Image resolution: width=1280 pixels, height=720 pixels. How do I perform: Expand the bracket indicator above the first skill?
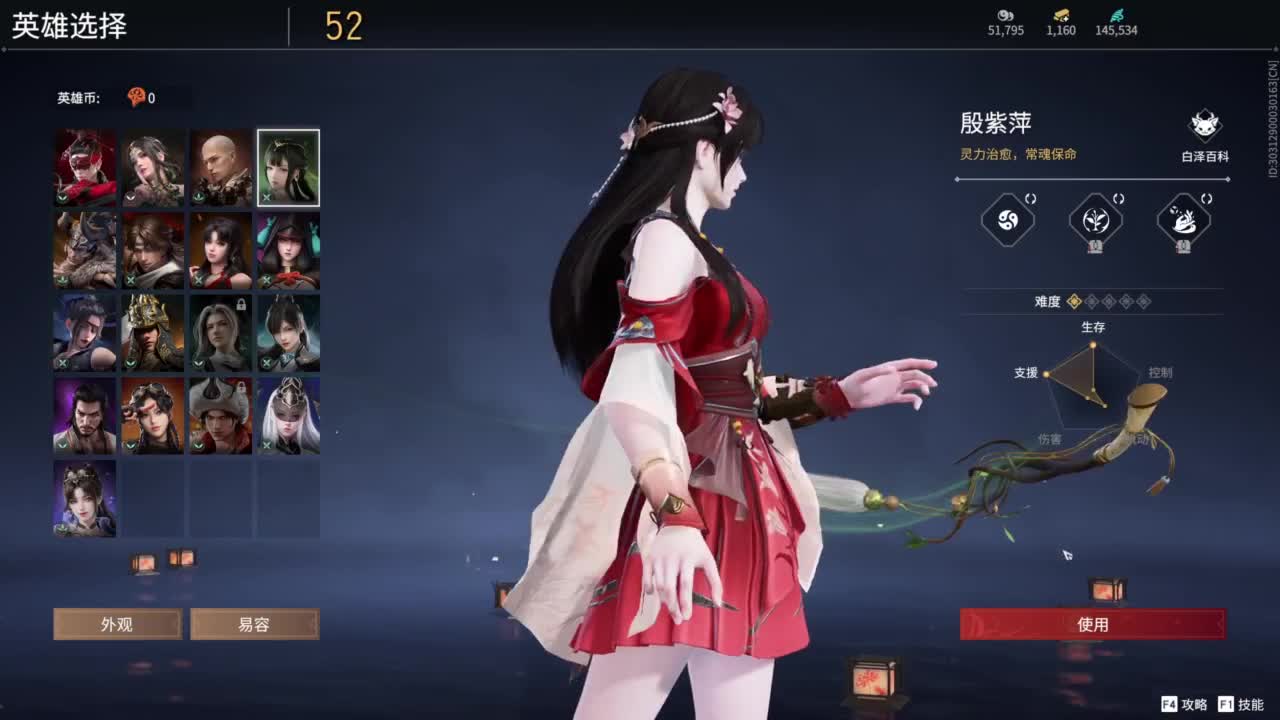click(1031, 199)
